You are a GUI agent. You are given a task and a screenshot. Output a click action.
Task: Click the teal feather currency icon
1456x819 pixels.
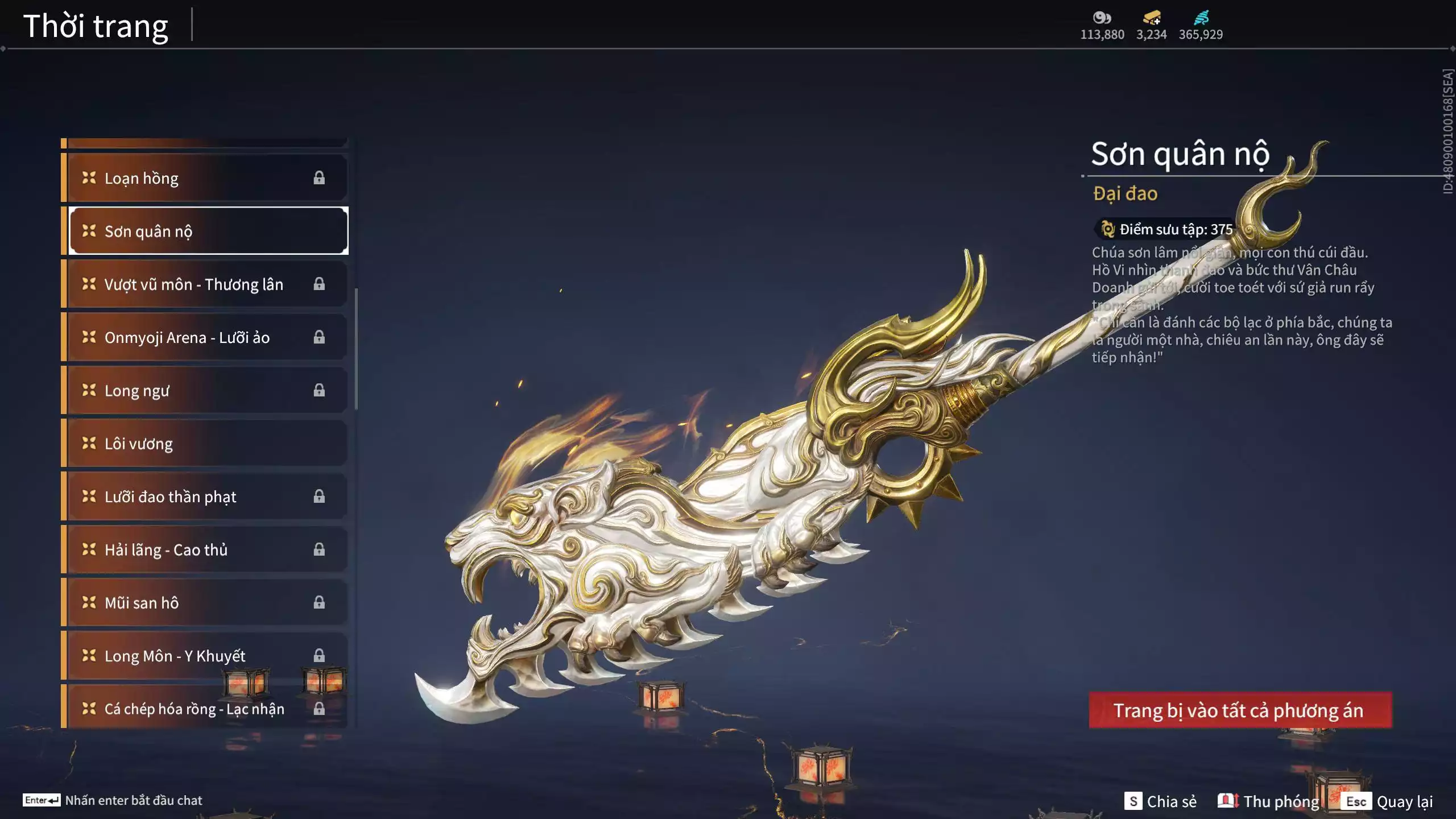(x=1201, y=18)
